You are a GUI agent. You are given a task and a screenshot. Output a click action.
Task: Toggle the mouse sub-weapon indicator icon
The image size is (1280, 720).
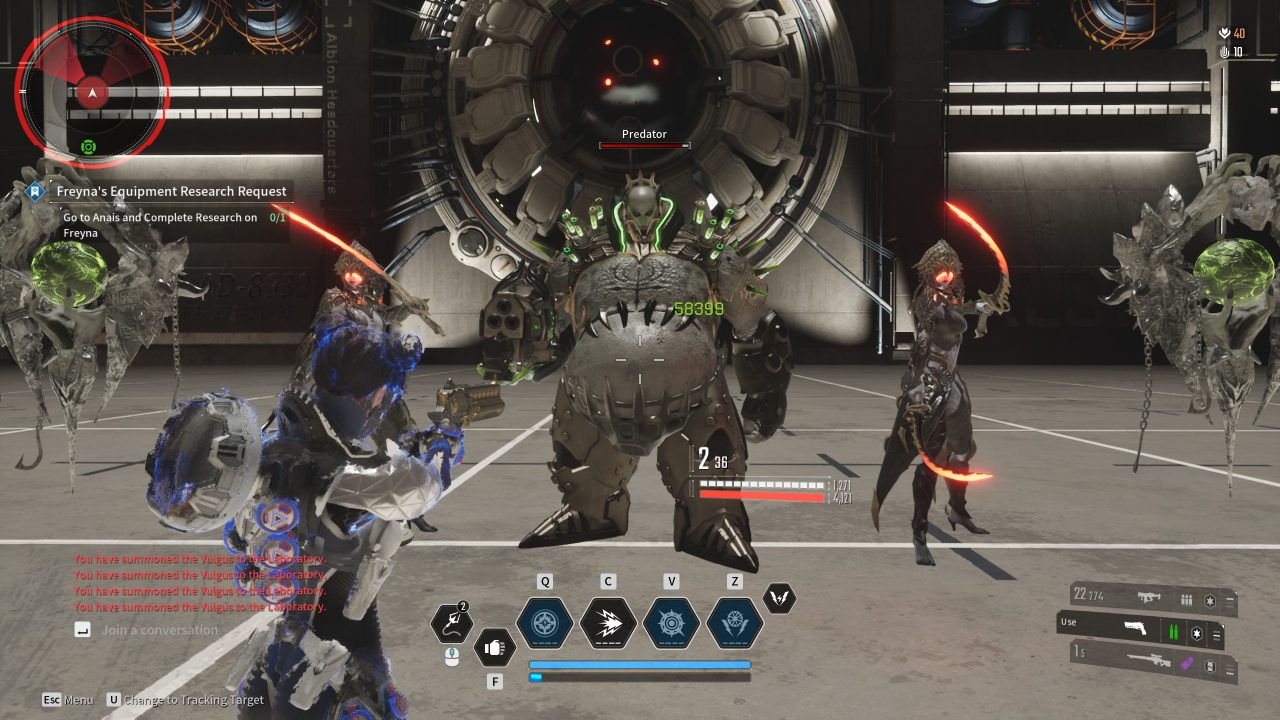point(452,658)
